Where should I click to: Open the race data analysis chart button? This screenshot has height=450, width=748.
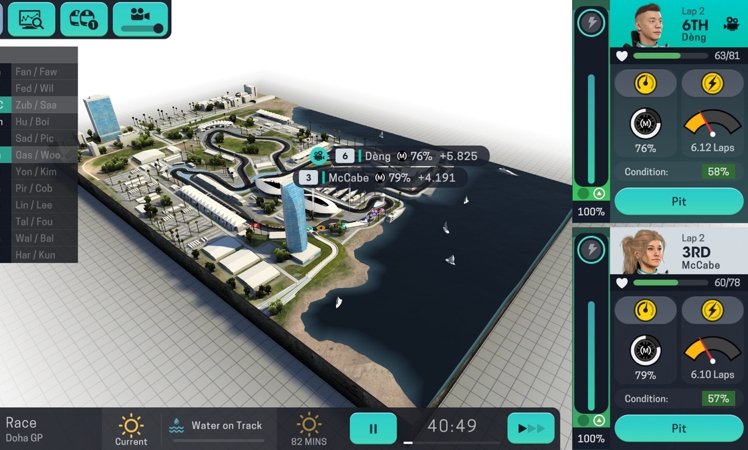point(31,18)
